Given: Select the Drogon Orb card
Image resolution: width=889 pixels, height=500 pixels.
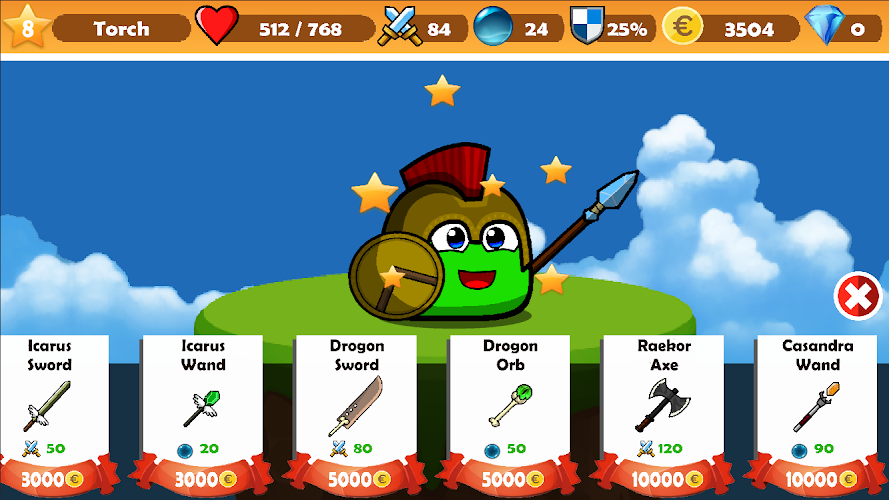Looking at the screenshot, I should (510, 405).
